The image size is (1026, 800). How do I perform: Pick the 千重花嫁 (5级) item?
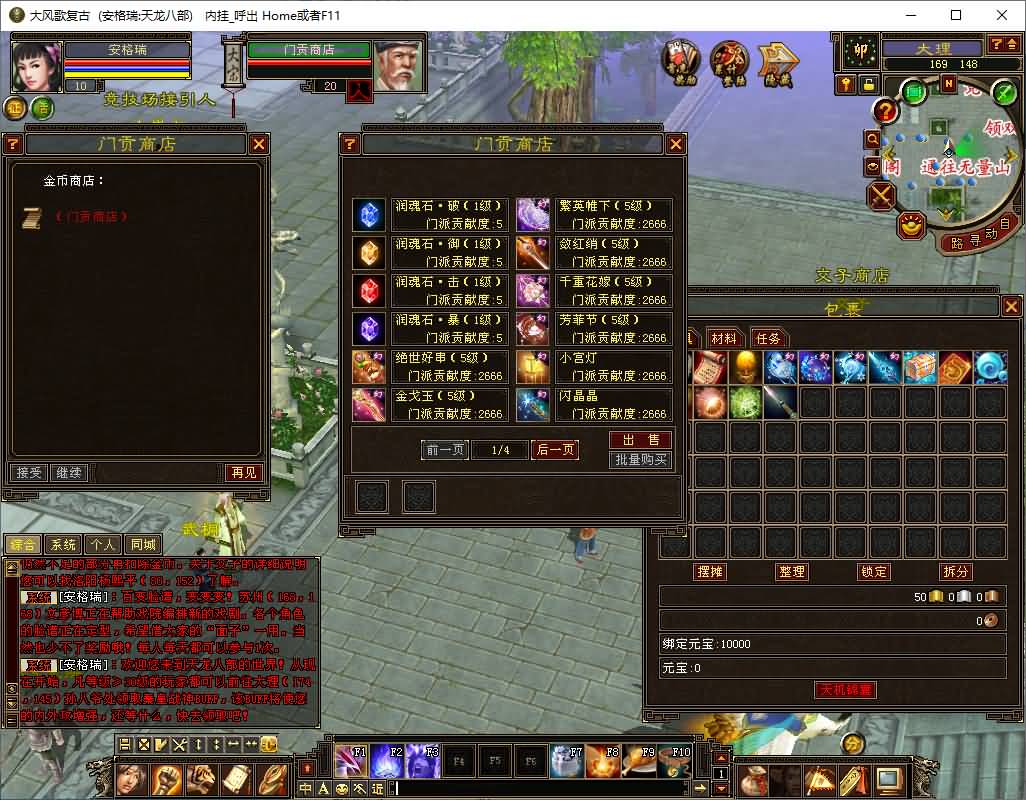(594, 291)
